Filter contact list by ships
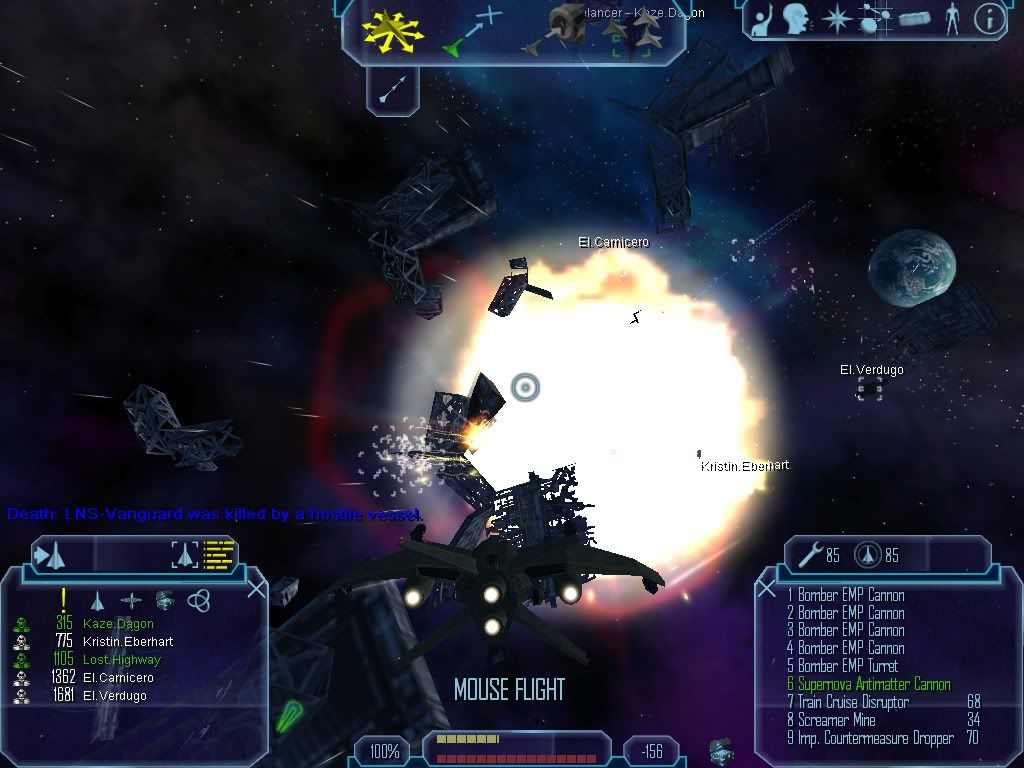 coord(97,600)
